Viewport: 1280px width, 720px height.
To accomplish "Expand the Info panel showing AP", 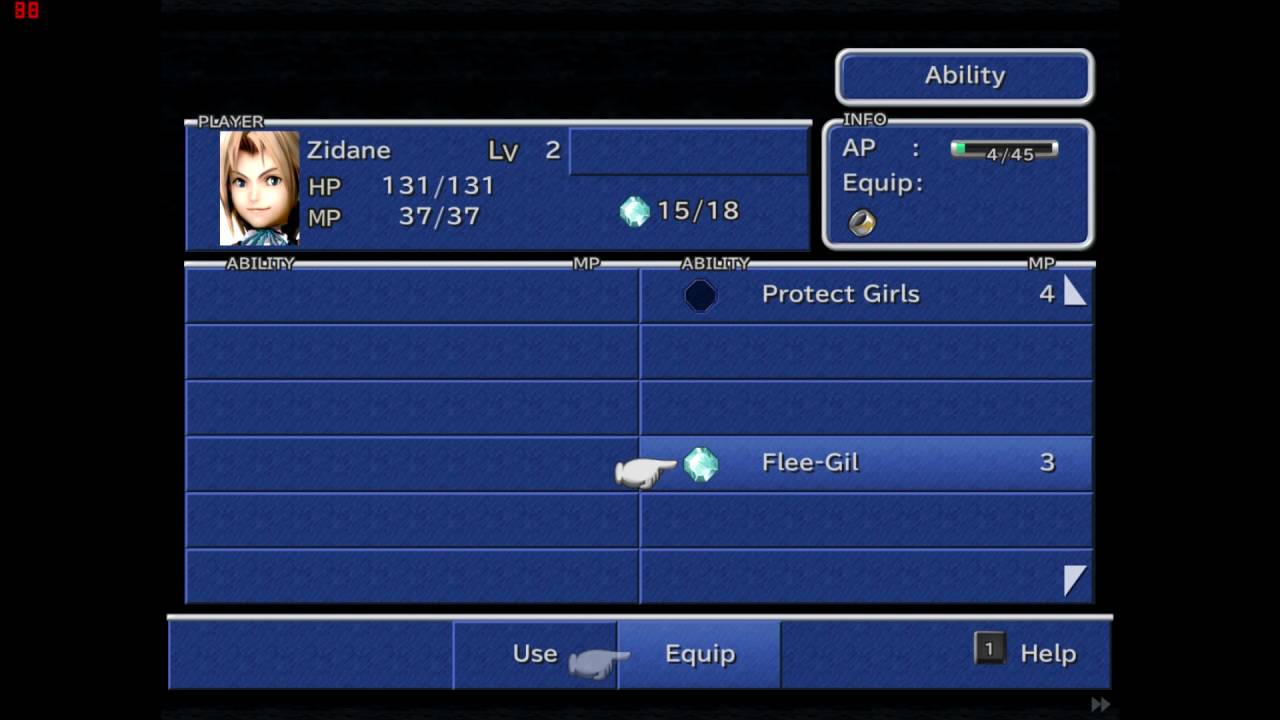I will coord(956,183).
